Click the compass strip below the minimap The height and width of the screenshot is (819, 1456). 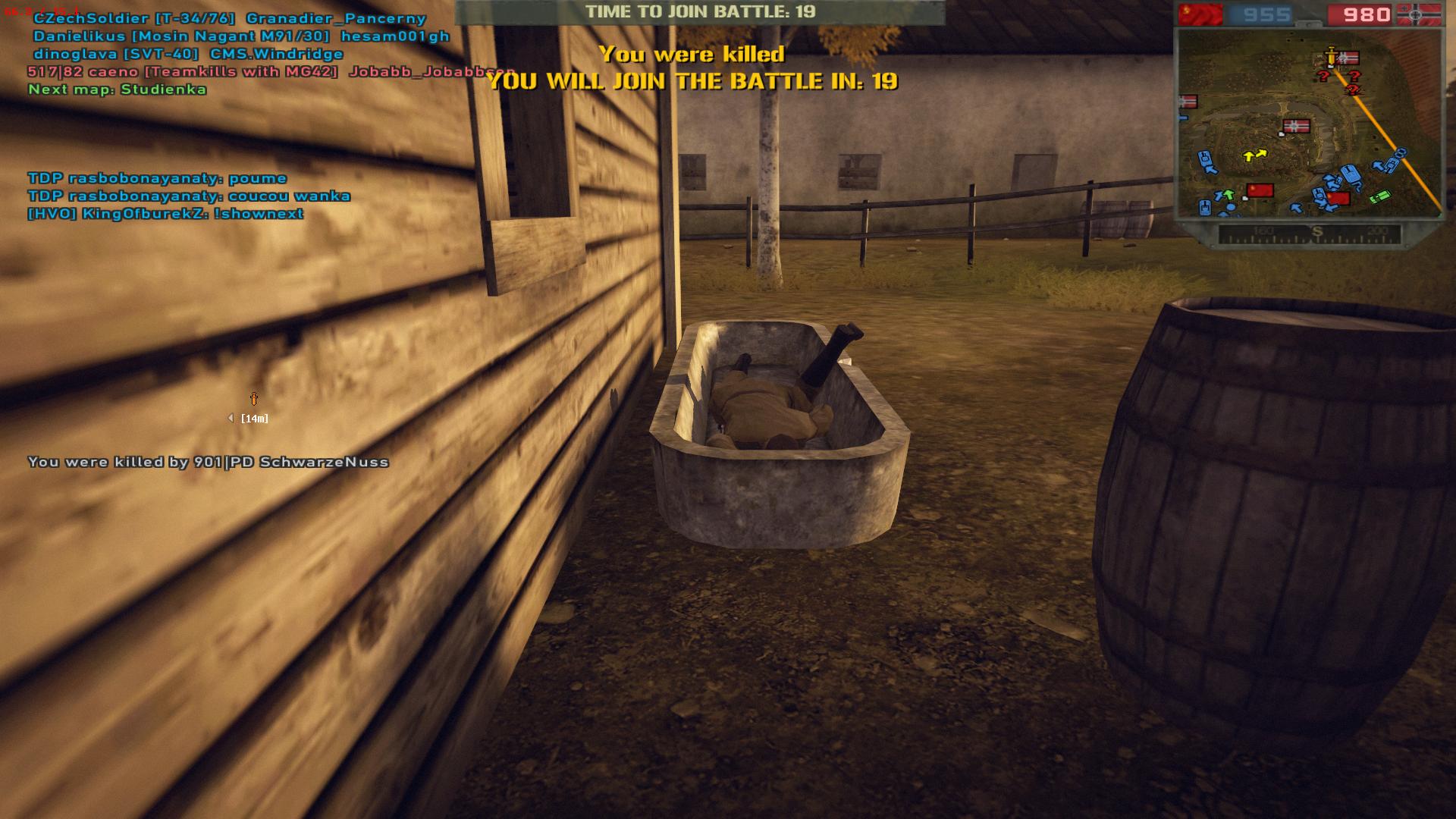1310,234
